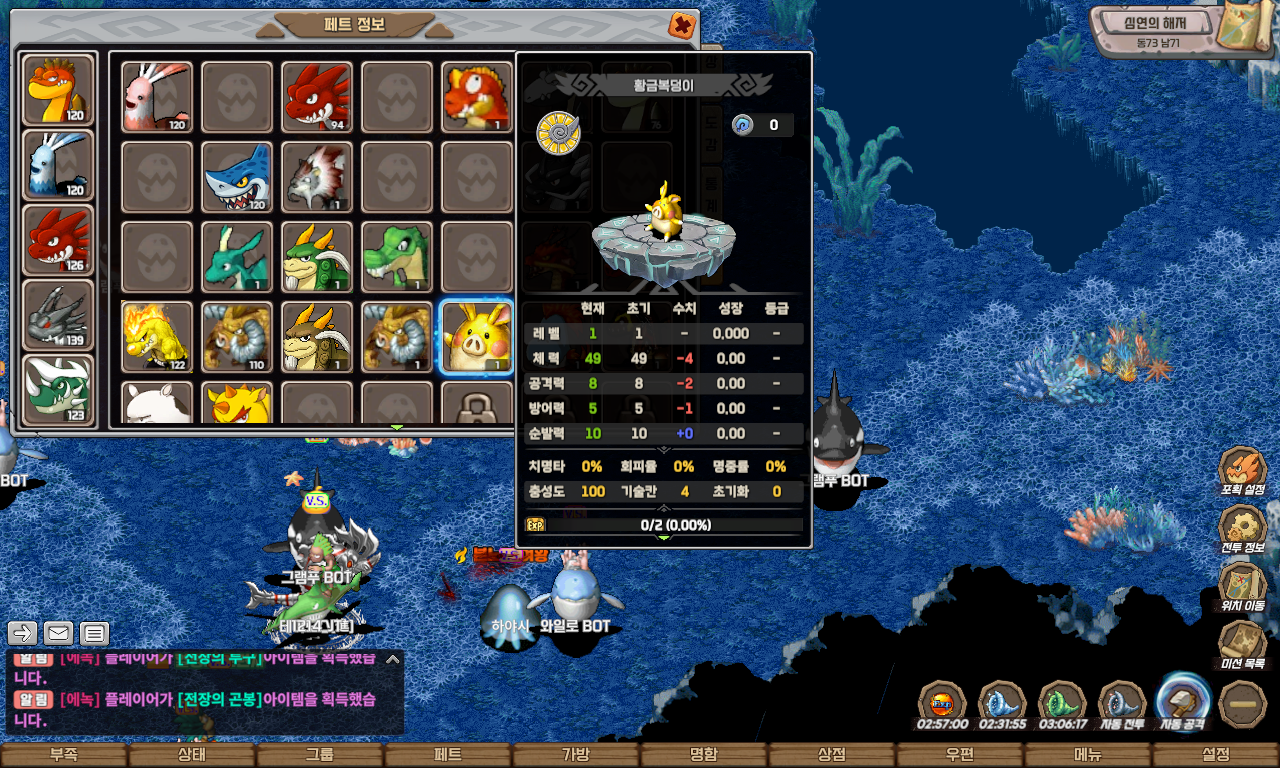Show the 미션 목록 mission list
Screen dimensions: 1280x768
1242,644
